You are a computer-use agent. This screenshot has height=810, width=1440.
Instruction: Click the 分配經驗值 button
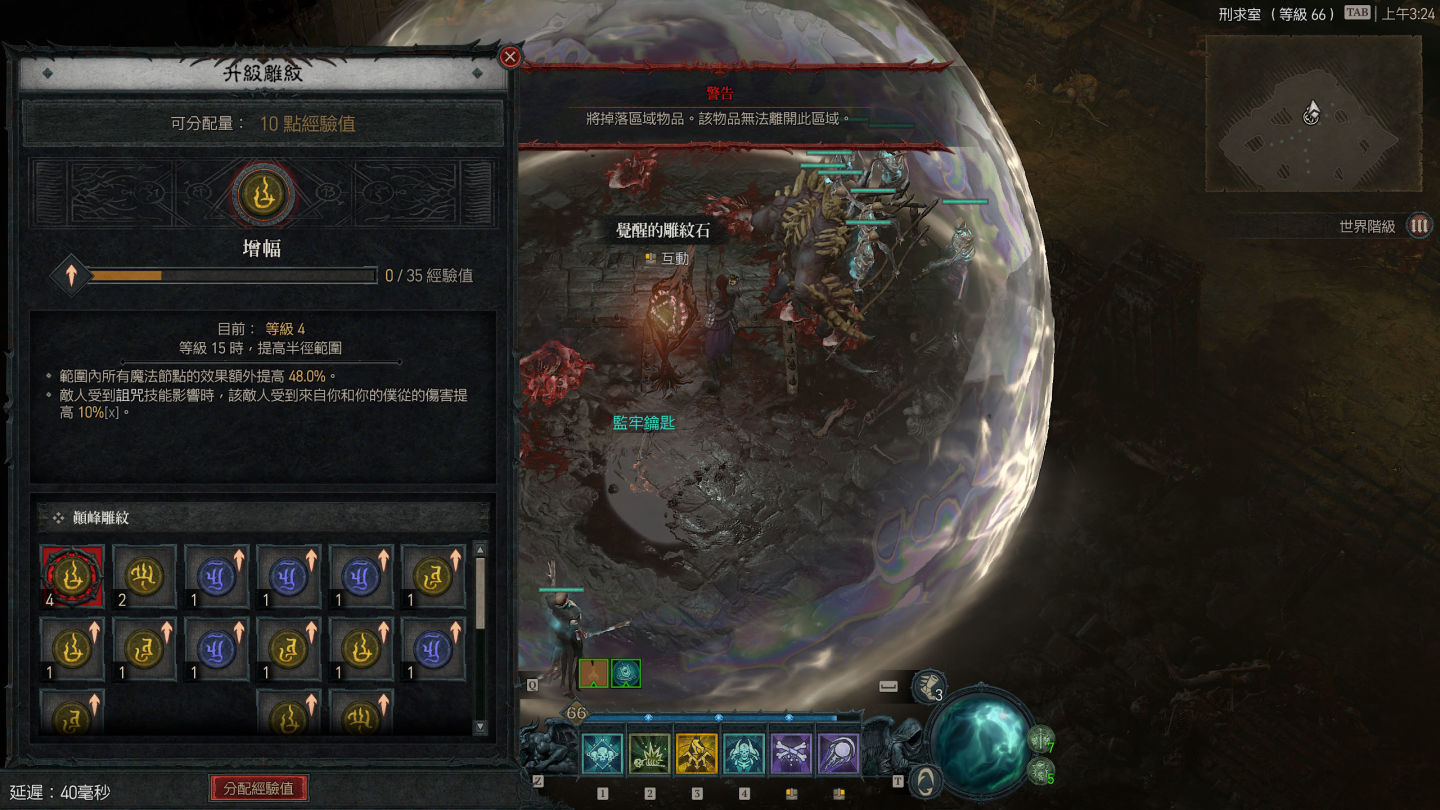[259, 788]
